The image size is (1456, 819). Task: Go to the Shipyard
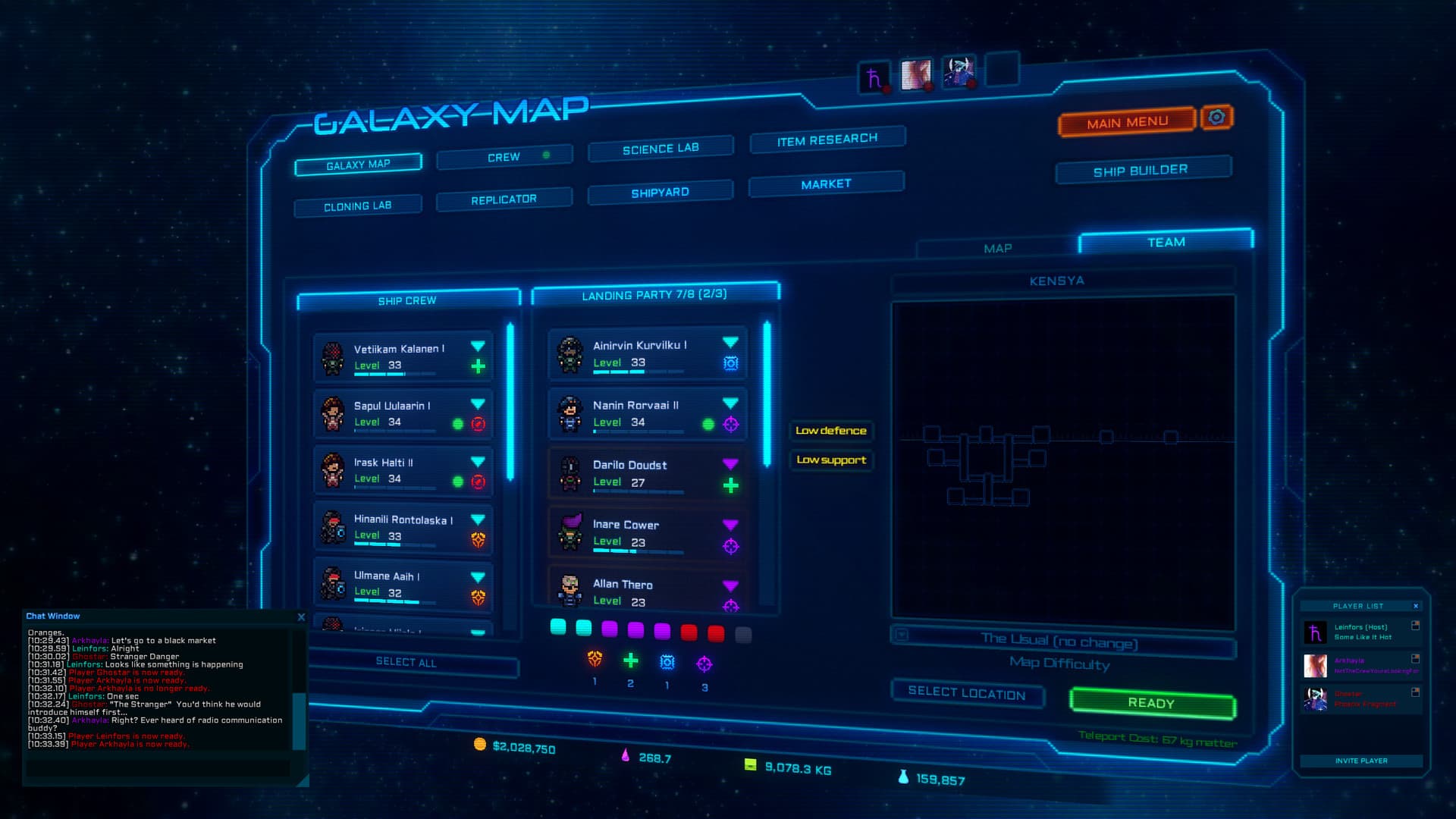click(660, 193)
